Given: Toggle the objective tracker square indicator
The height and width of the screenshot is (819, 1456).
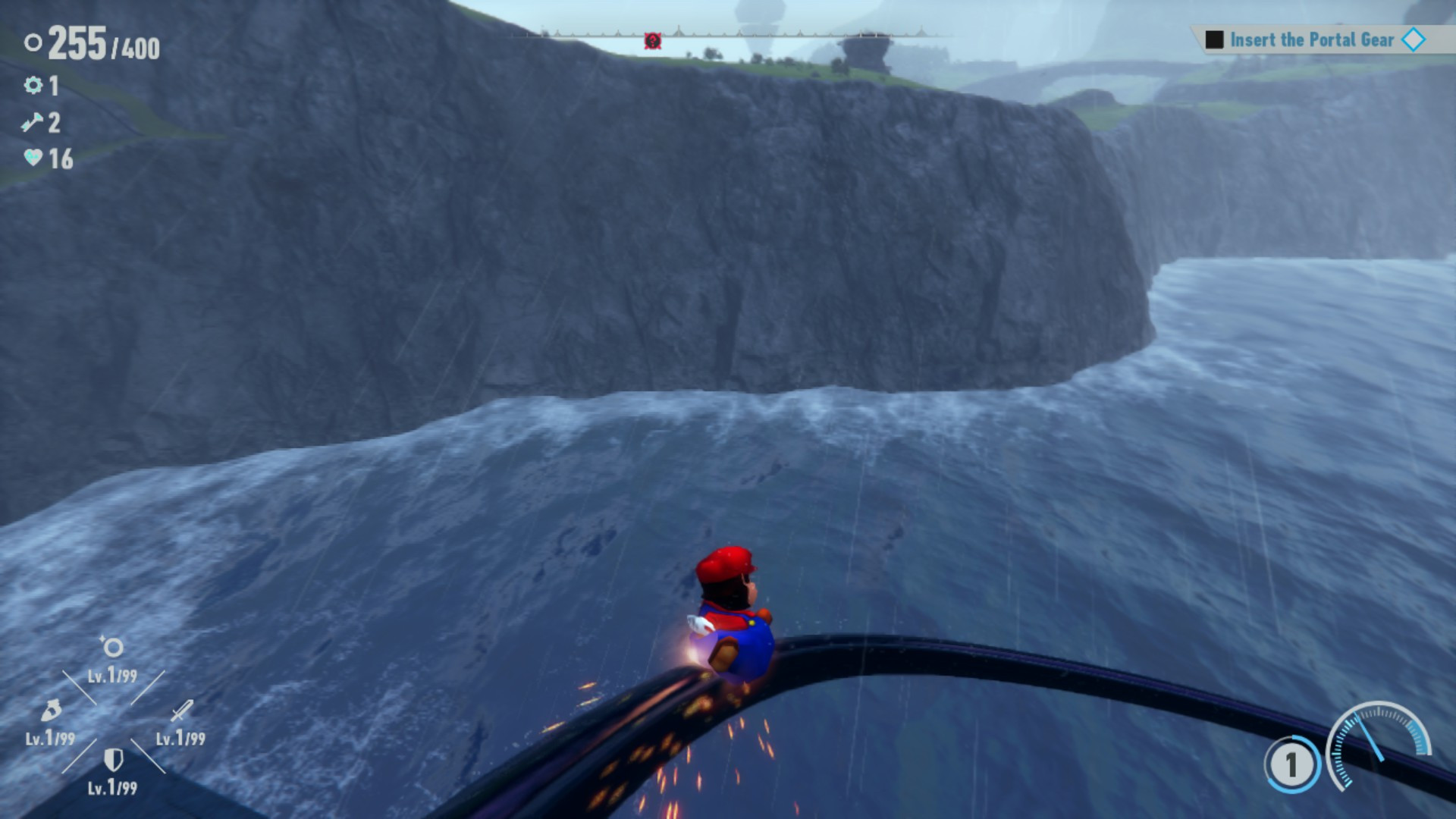Looking at the screenshot, I should pos(1216,39).
